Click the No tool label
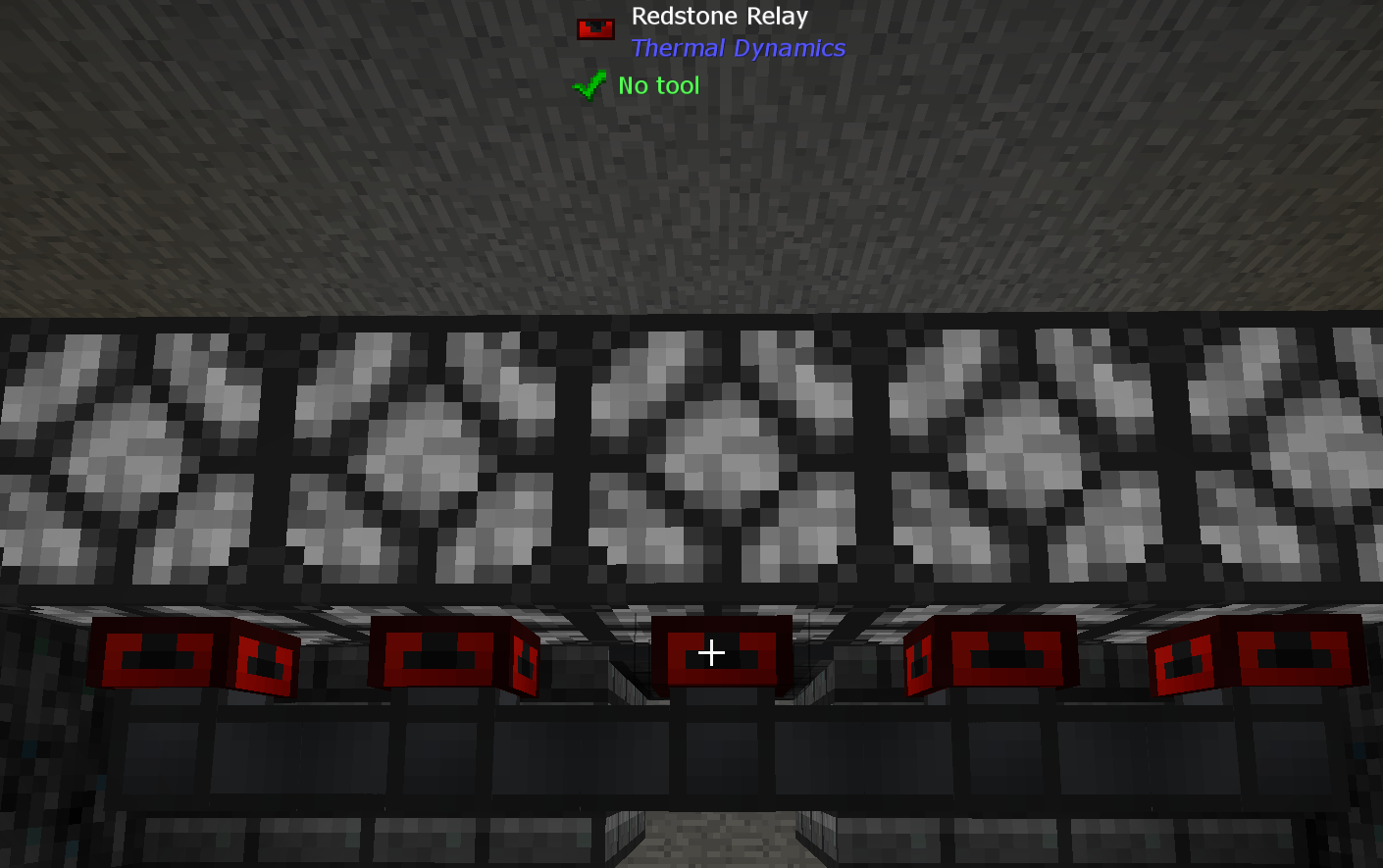Image resolution: width=1383 pixels, height=868 pixels. click(657, 85)
